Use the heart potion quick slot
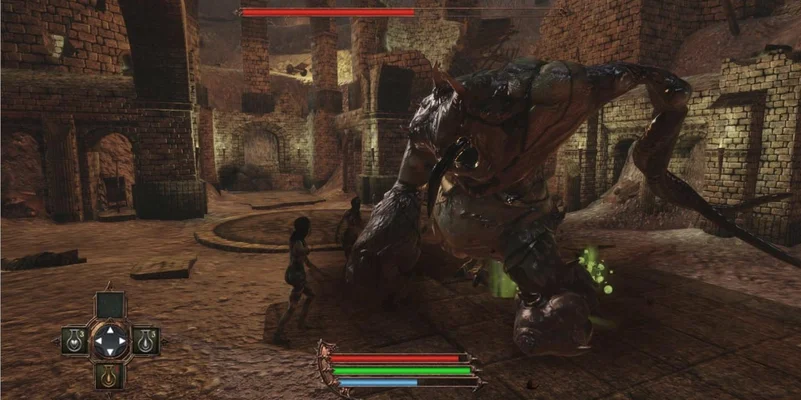Image resolution: width=801 pixels, height=400 pixels. pos(74,342)
